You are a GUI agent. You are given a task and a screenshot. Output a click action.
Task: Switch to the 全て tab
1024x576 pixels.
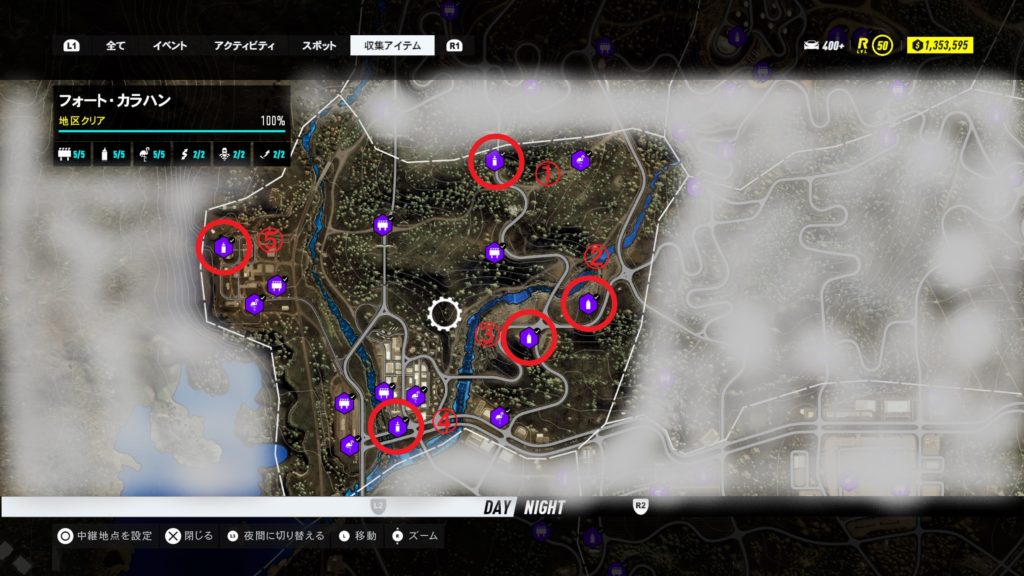pyautogui.click(x=115, y=45)
